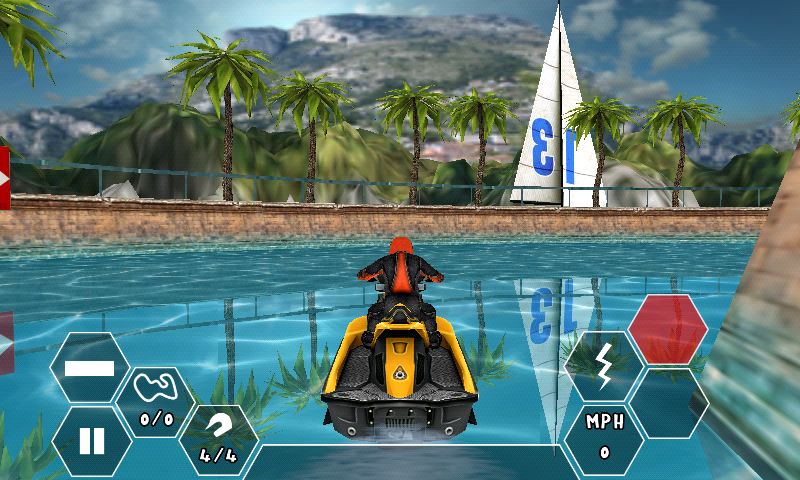Screen dimensions: 800x480
Task: Tap the white bar hexagon button
Action: pos(90,367)
